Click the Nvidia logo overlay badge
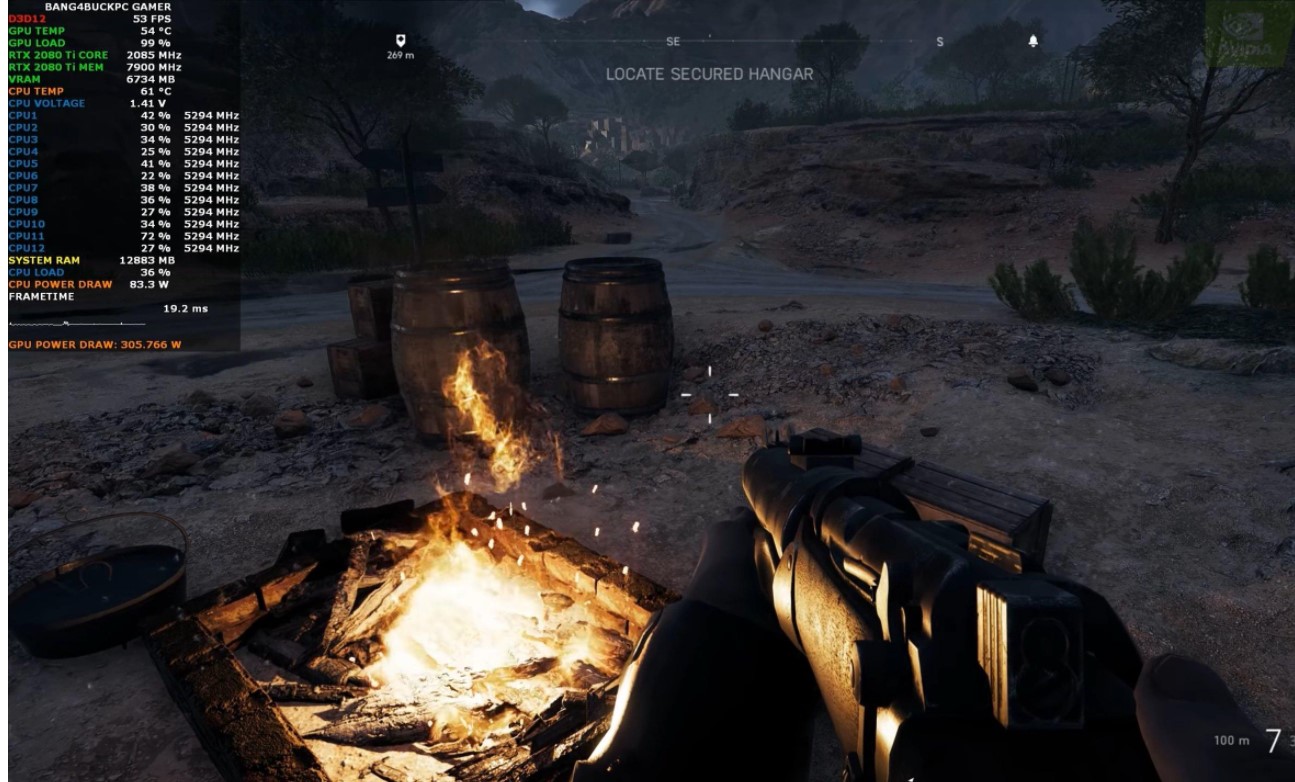This screenshot has height=782, width=1295. pyautogui.click(x=1248, y=33)
